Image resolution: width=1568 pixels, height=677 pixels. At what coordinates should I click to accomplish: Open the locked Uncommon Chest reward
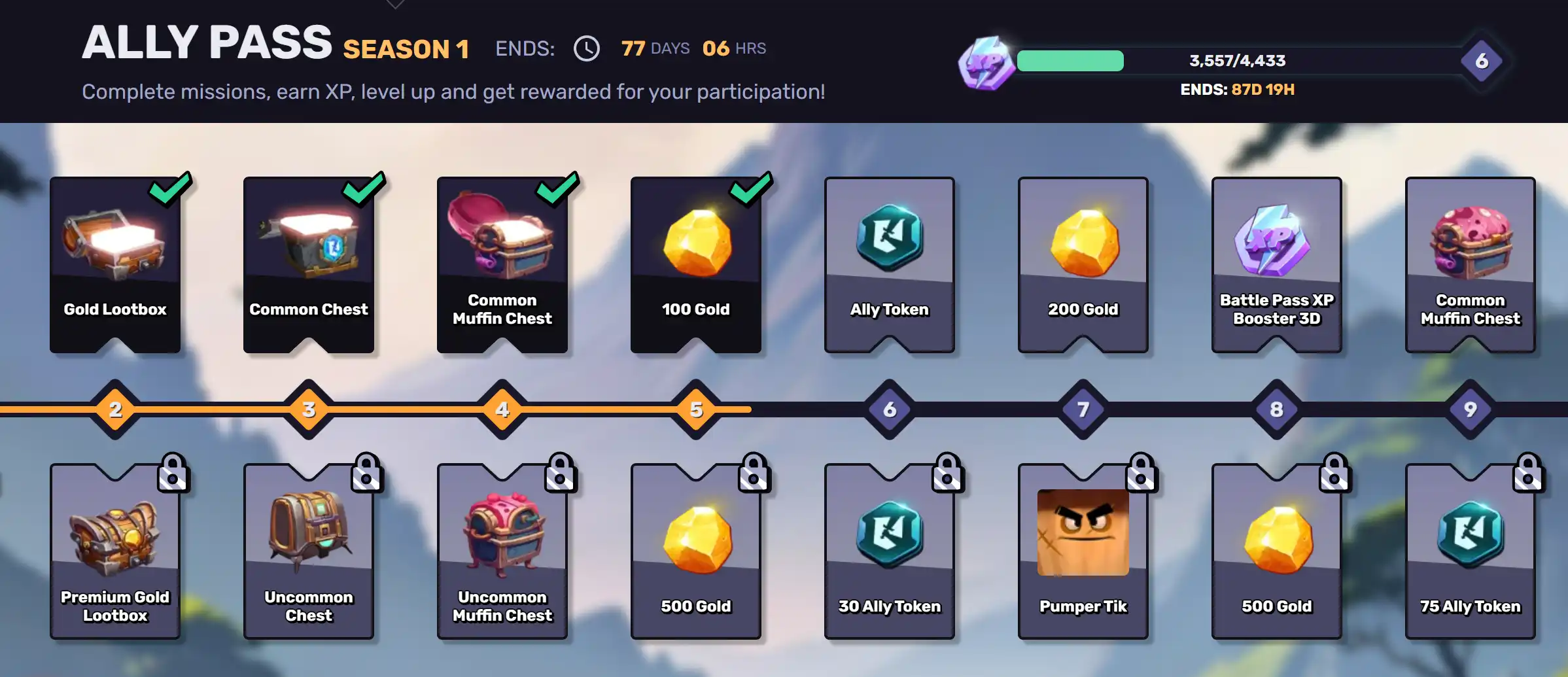(309, 551)
